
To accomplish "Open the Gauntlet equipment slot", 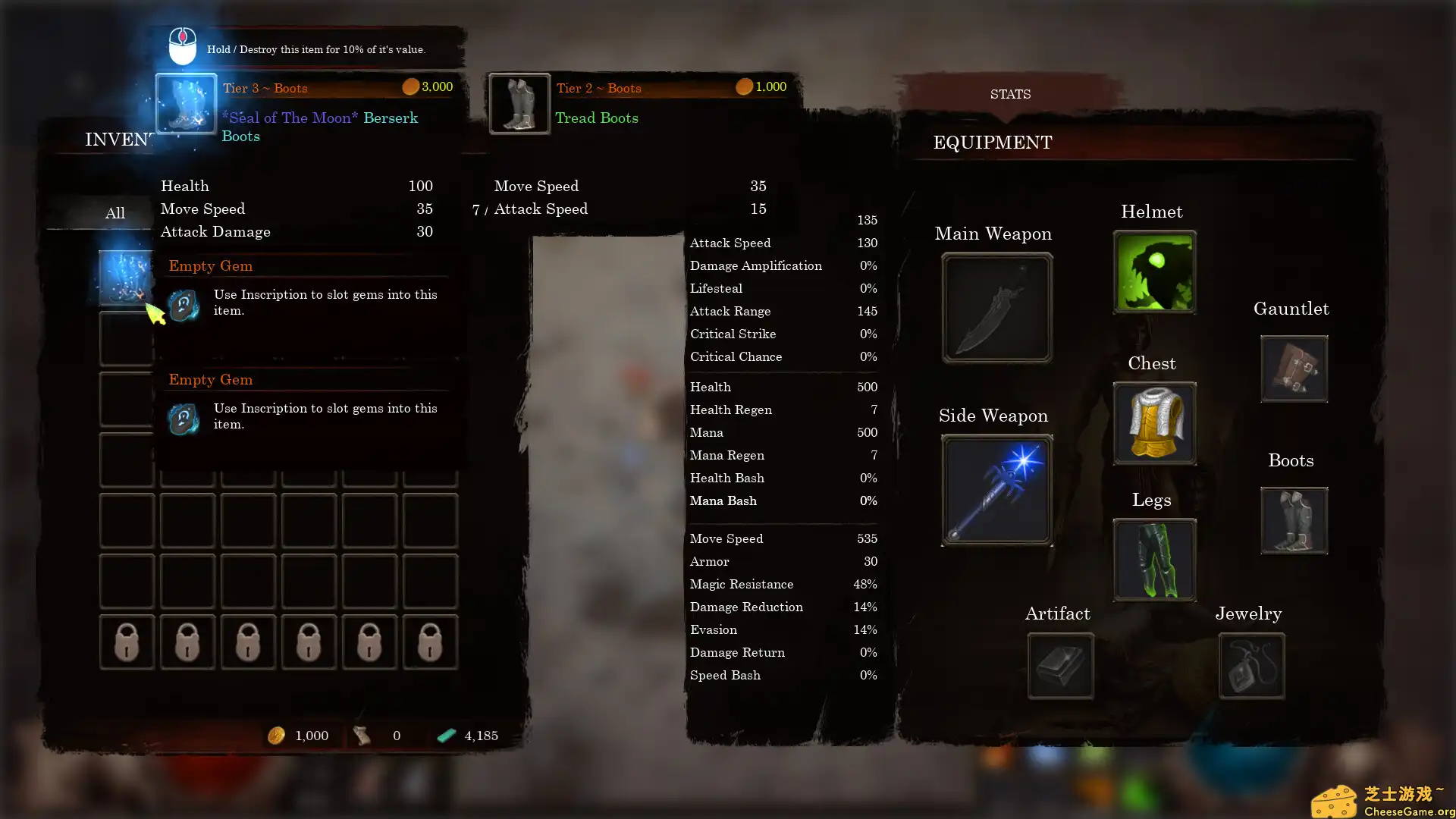I will coord(1293,369).
